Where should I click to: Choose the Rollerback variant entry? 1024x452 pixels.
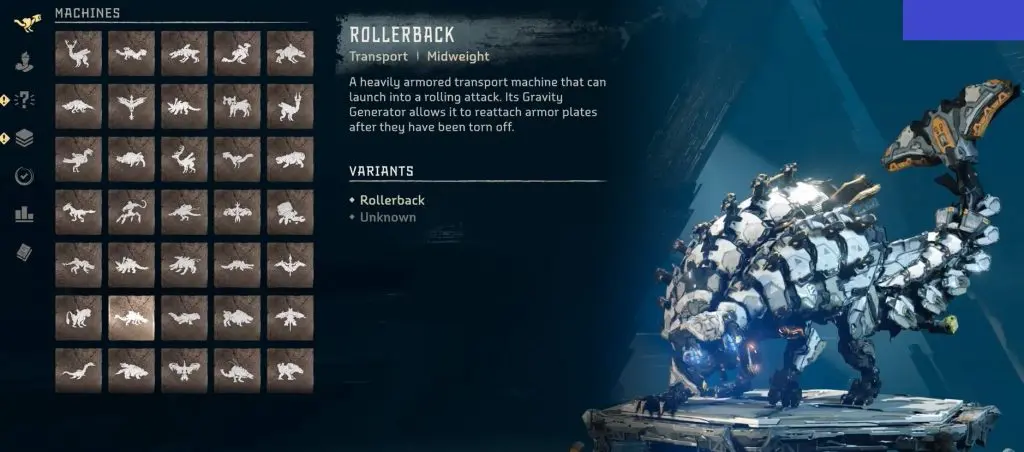point(391,200)
